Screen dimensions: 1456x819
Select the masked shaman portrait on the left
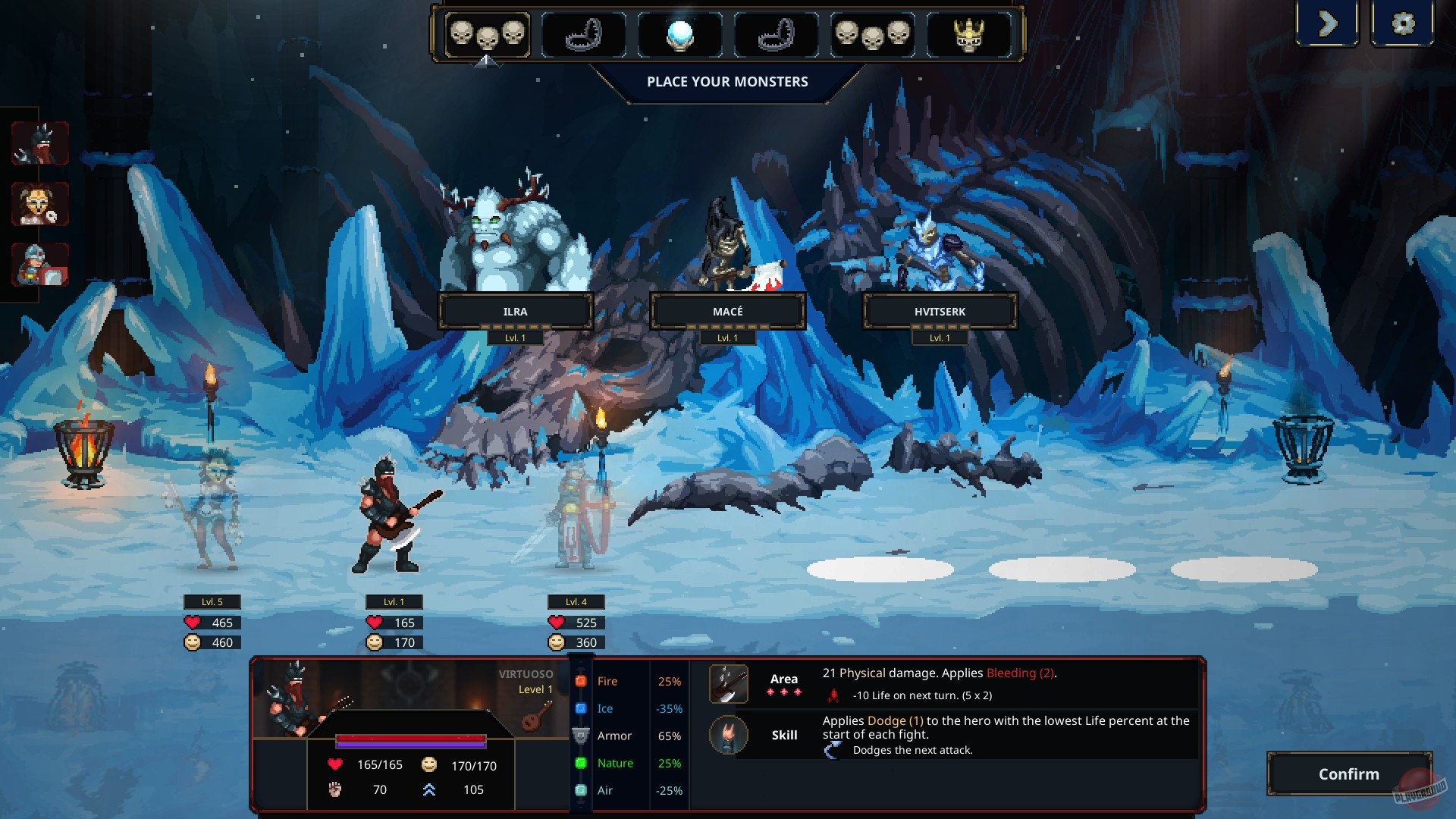[39, 205]
